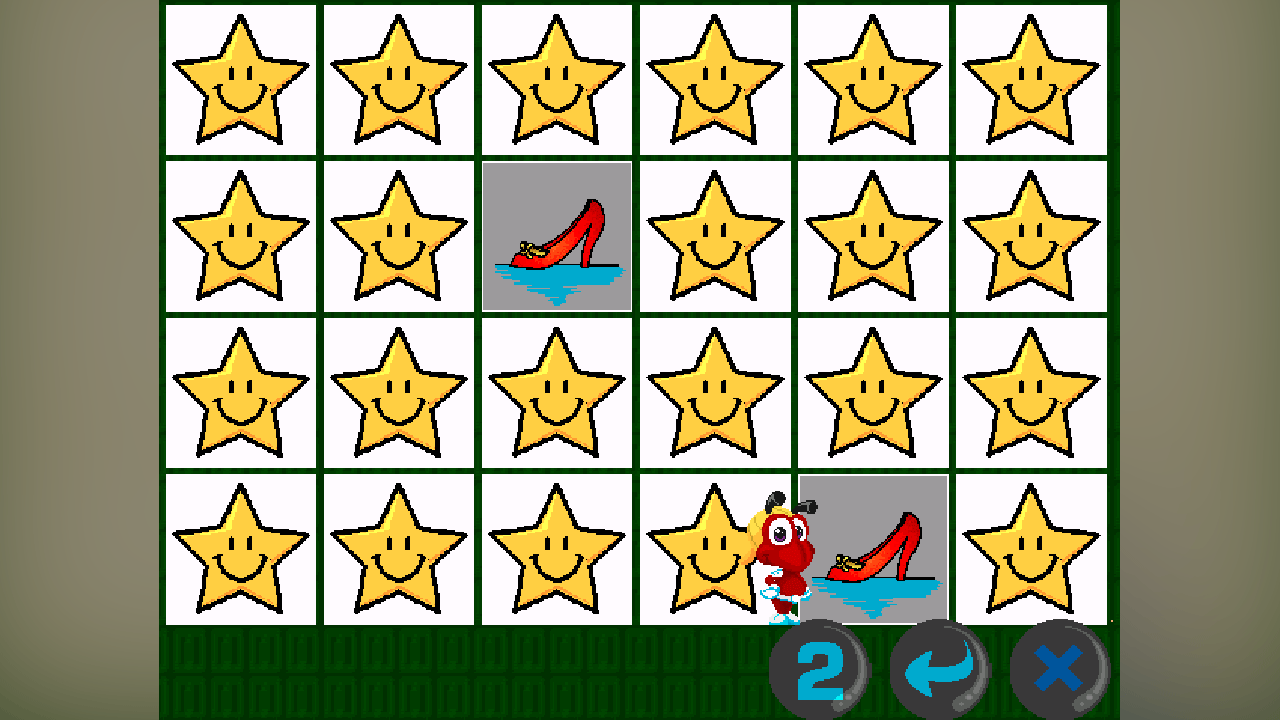Image resolution: width=1280 pixels, height=720 pixels.
Task: Flip the star card directly below the revealed shoe
Action: (556, 395)
